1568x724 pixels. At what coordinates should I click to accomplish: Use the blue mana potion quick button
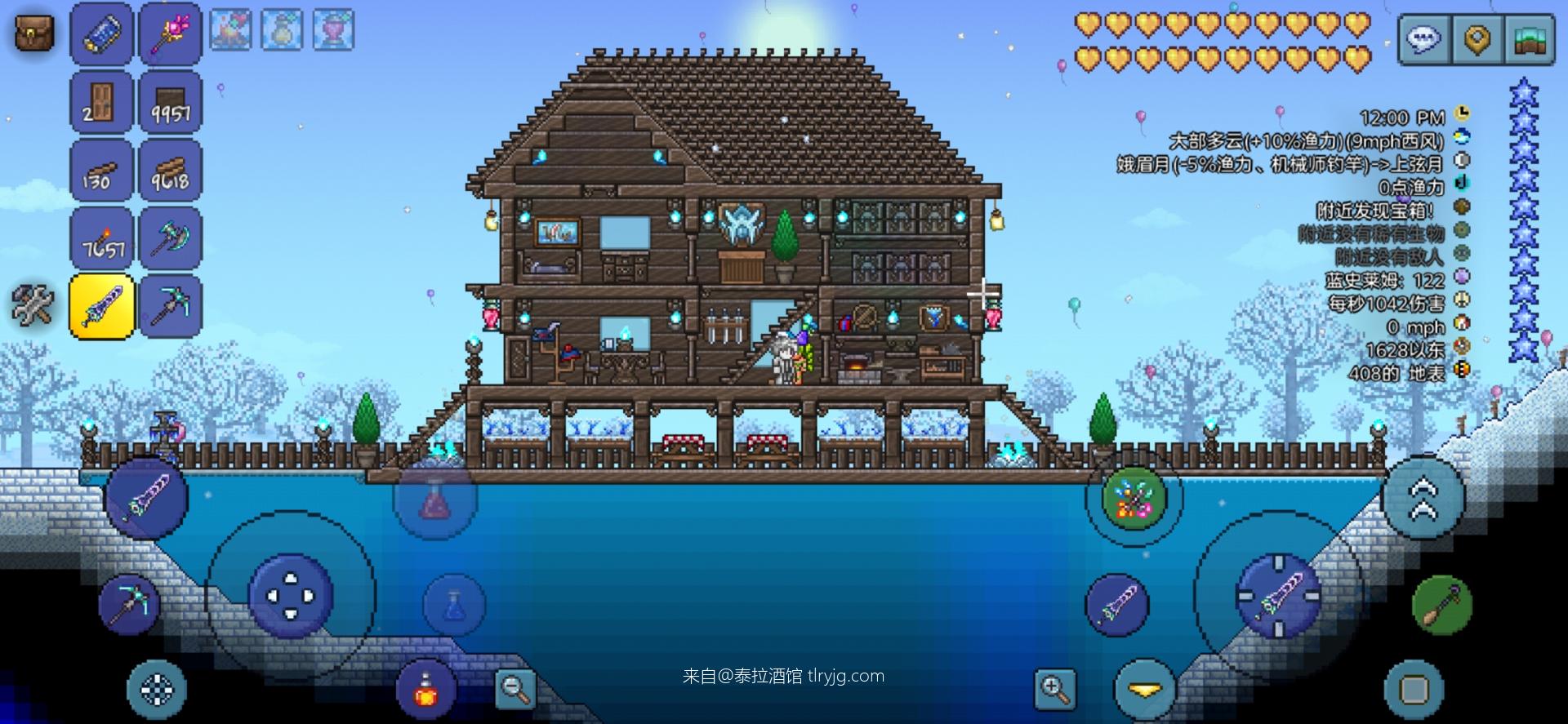pos(454,605)
